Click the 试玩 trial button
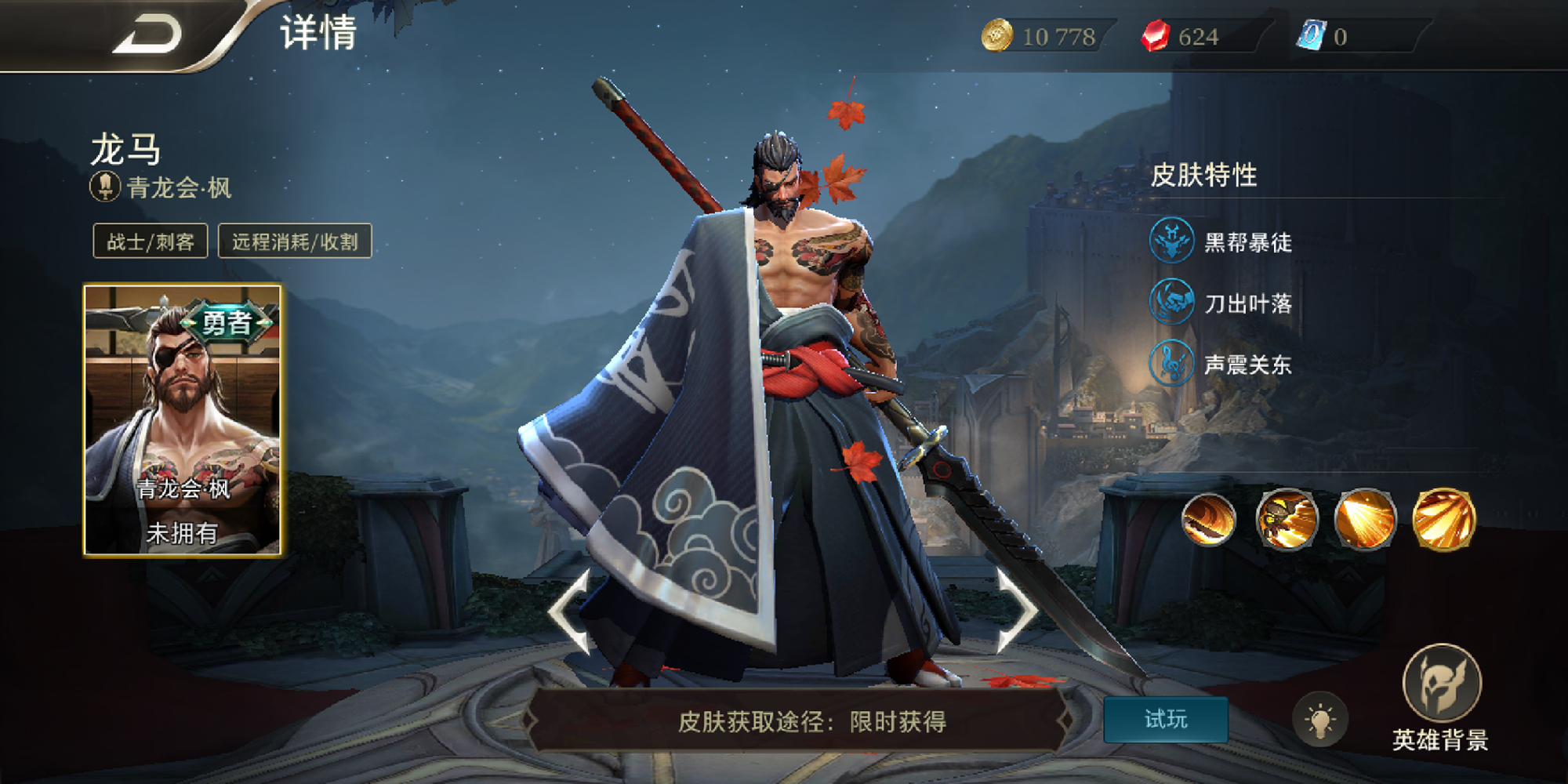1568x784 pixels. (1165, 719)
